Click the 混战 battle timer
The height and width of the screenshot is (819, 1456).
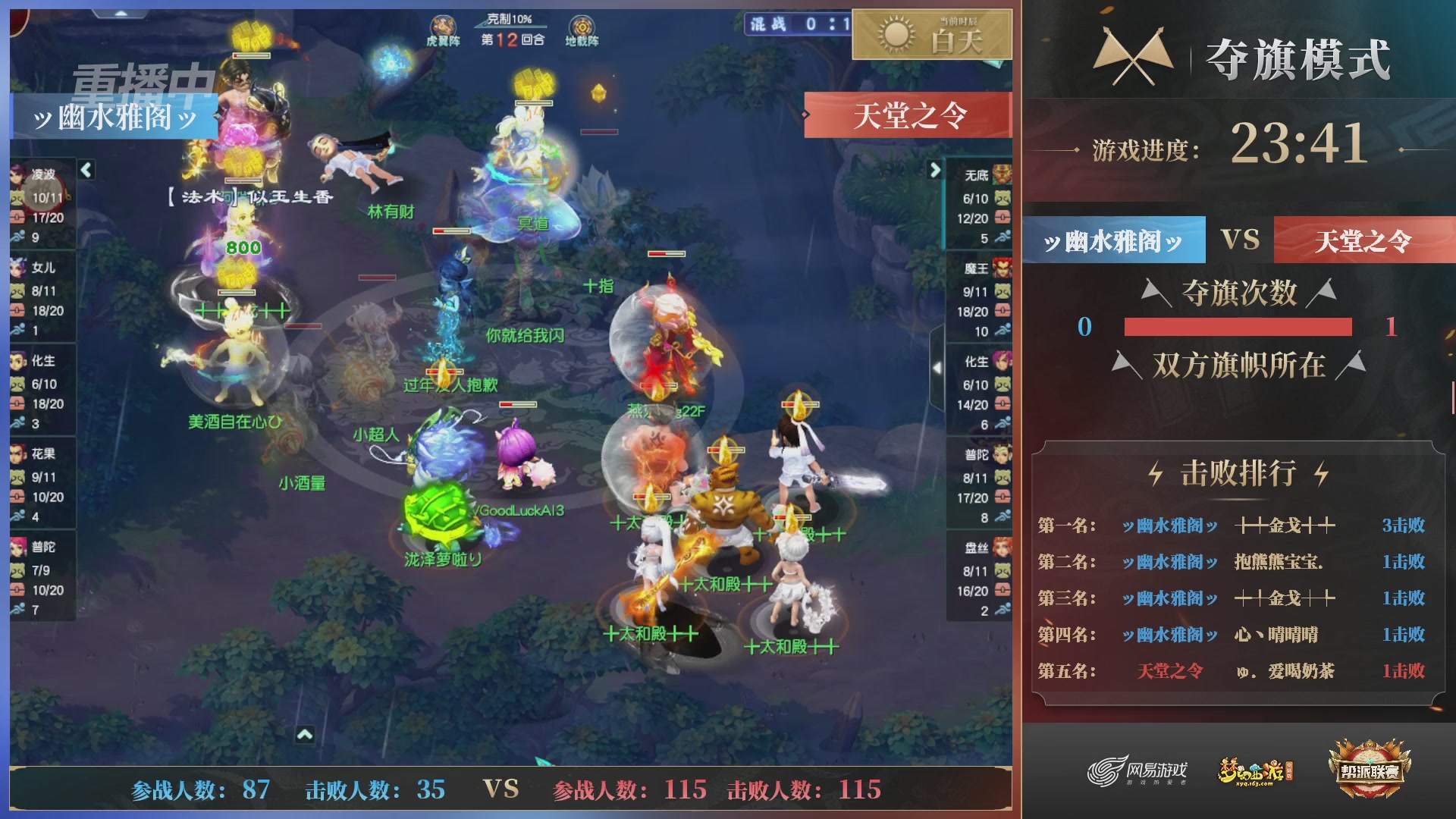tap(793, 25)
